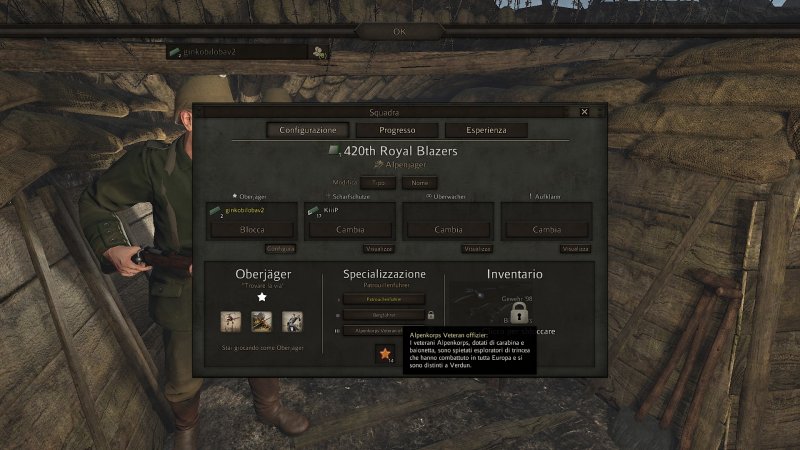Click Blocca on the Oberjäger slot
The height and width of the screenshot is (450, 800).
[x=252, y=229]
